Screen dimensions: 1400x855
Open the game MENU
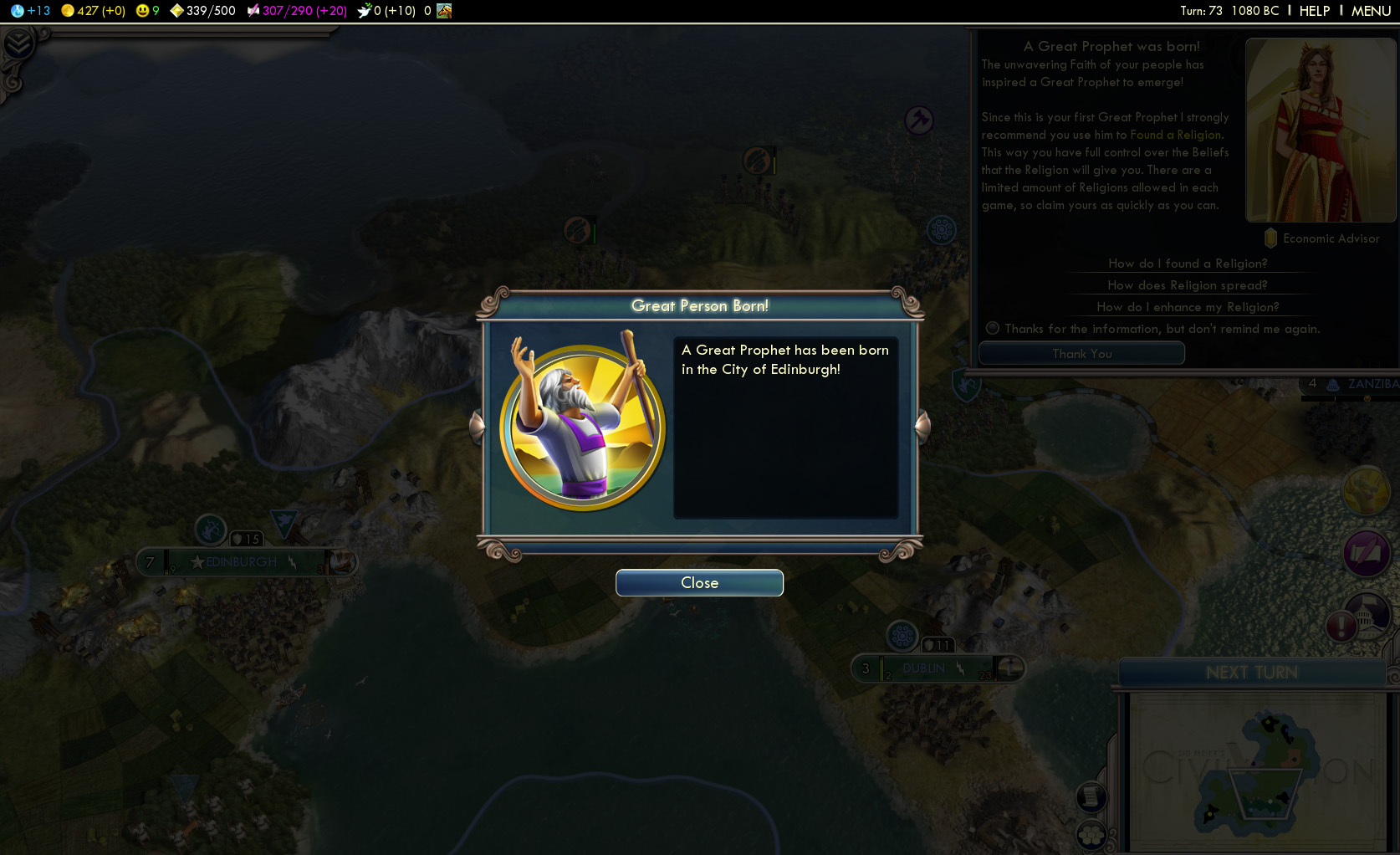1371,11
